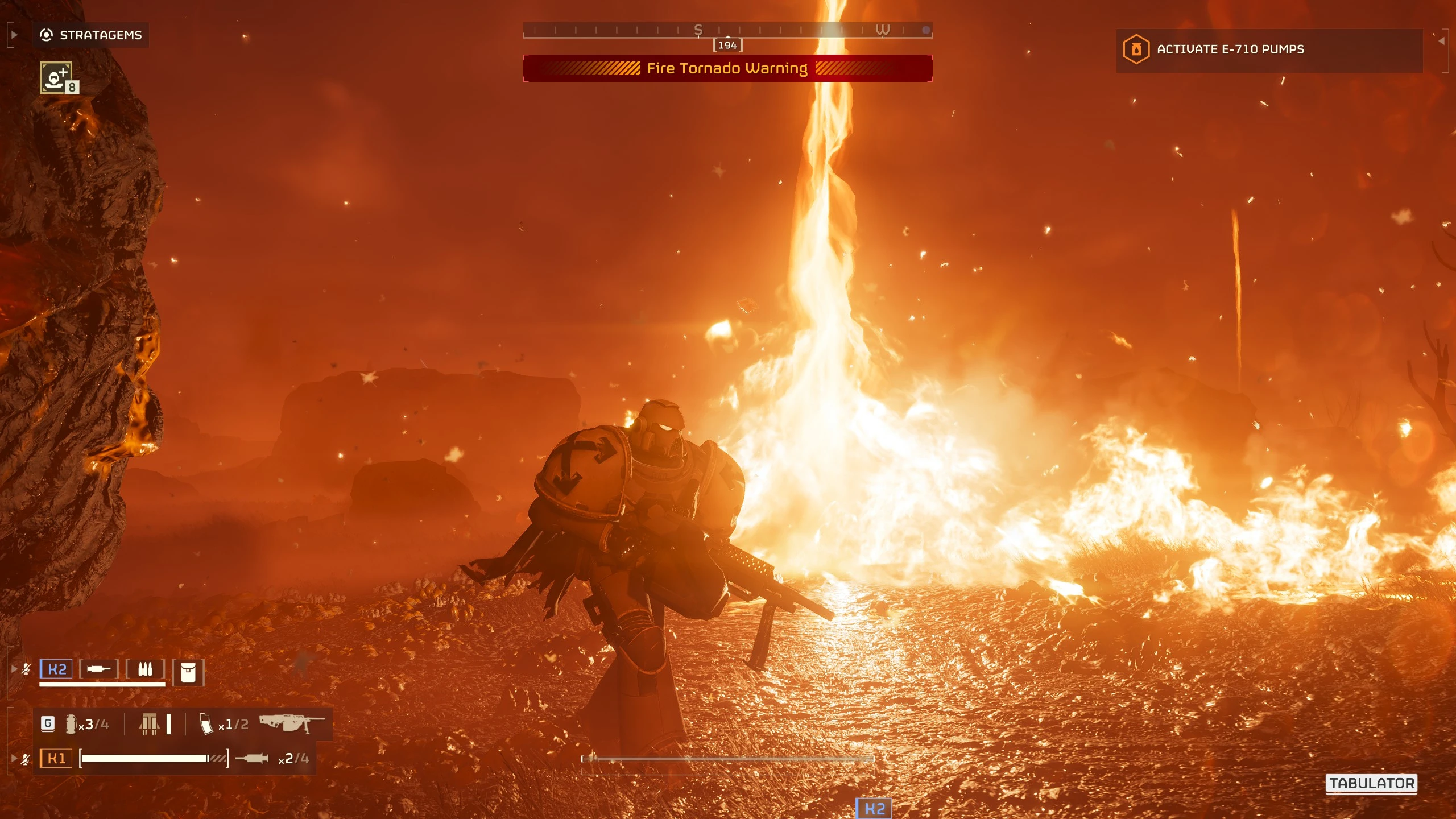Click teammate K2's backpack pouch icon

188,672
